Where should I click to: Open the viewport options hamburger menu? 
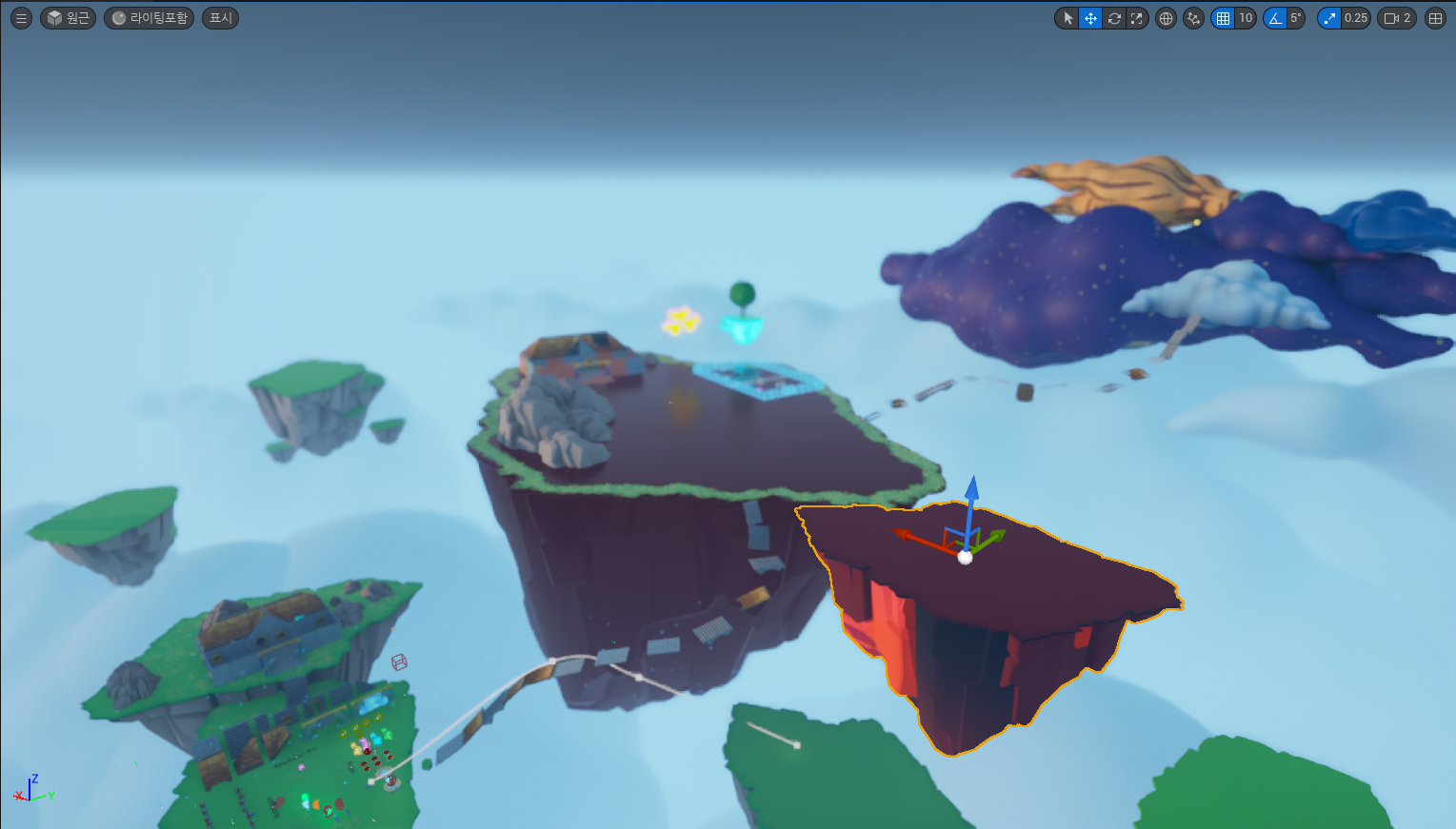pyautogui.click(x=21, y=18)
